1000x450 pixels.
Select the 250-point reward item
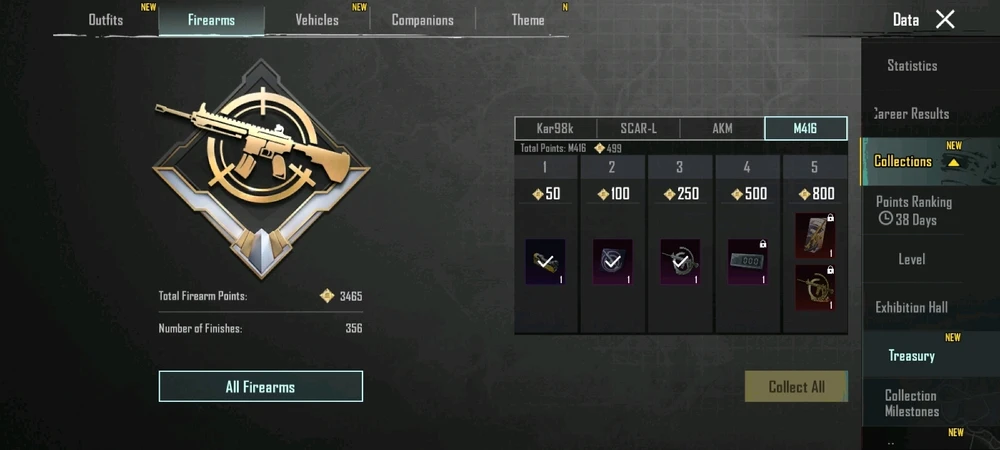tap(680, 261)
